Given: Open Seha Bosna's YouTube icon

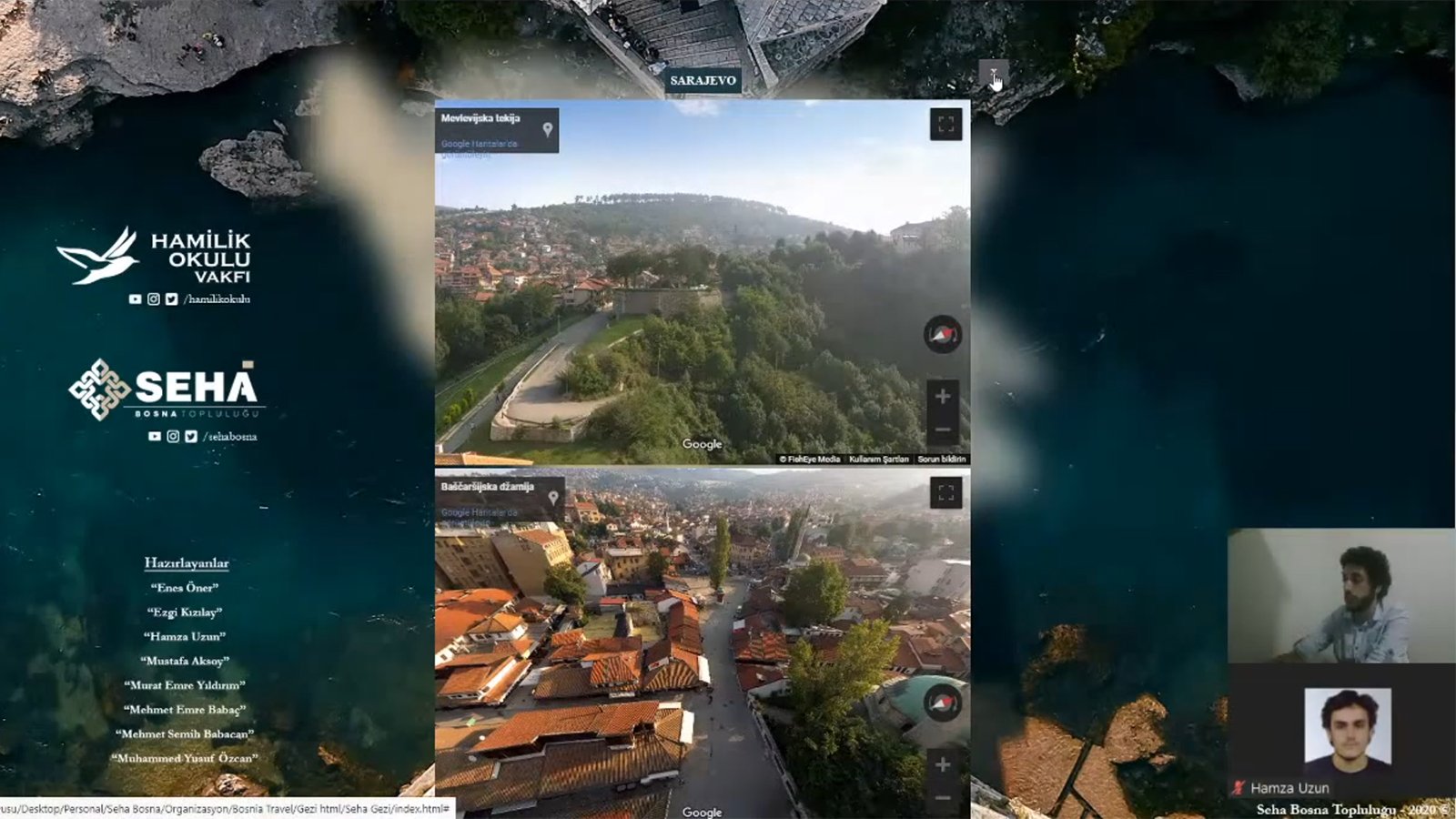Looking at the screenshot, I should (155, 436).
